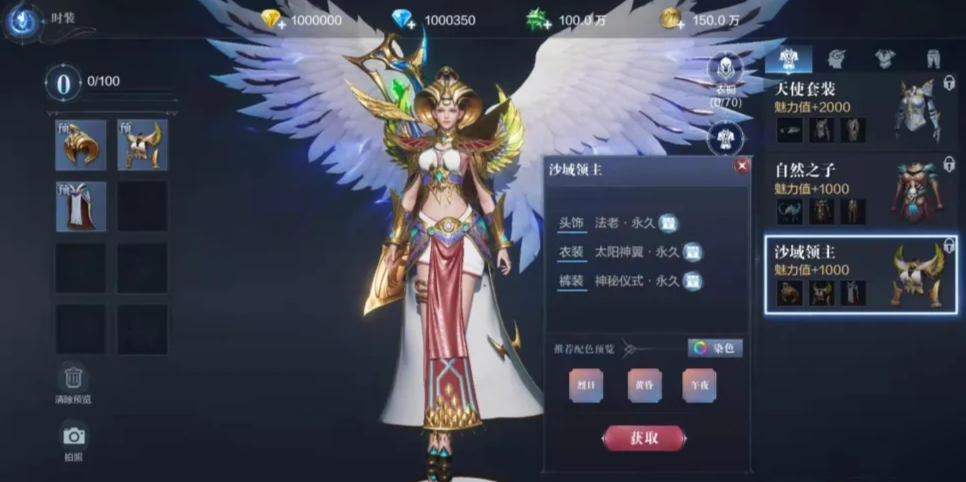Preview the 烈日 color scheme
The width and height of the screenshot is (966, 482).
tap(586, 385)
